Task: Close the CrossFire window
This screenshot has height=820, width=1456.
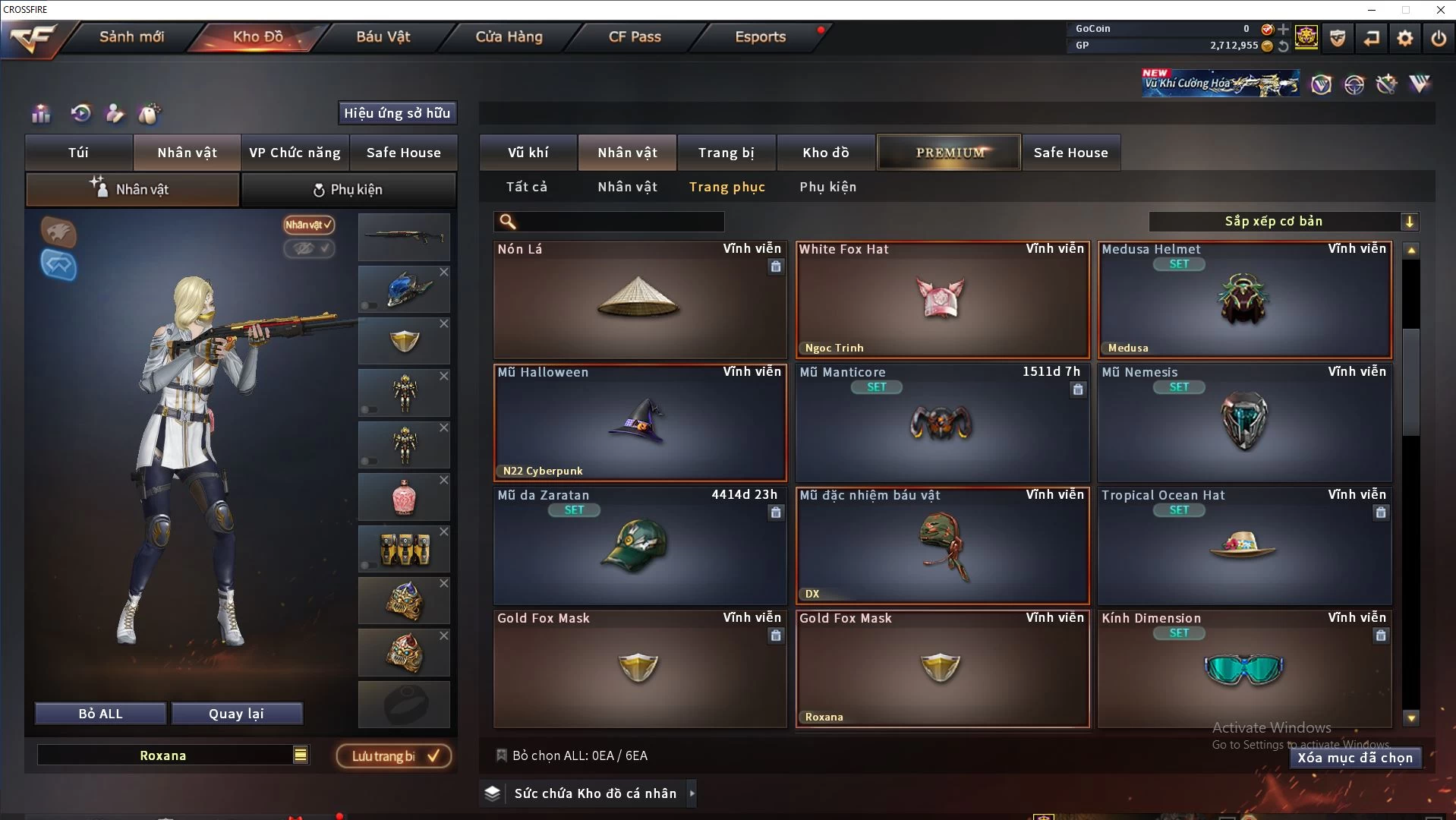Action: click(x=1440, y=10)
